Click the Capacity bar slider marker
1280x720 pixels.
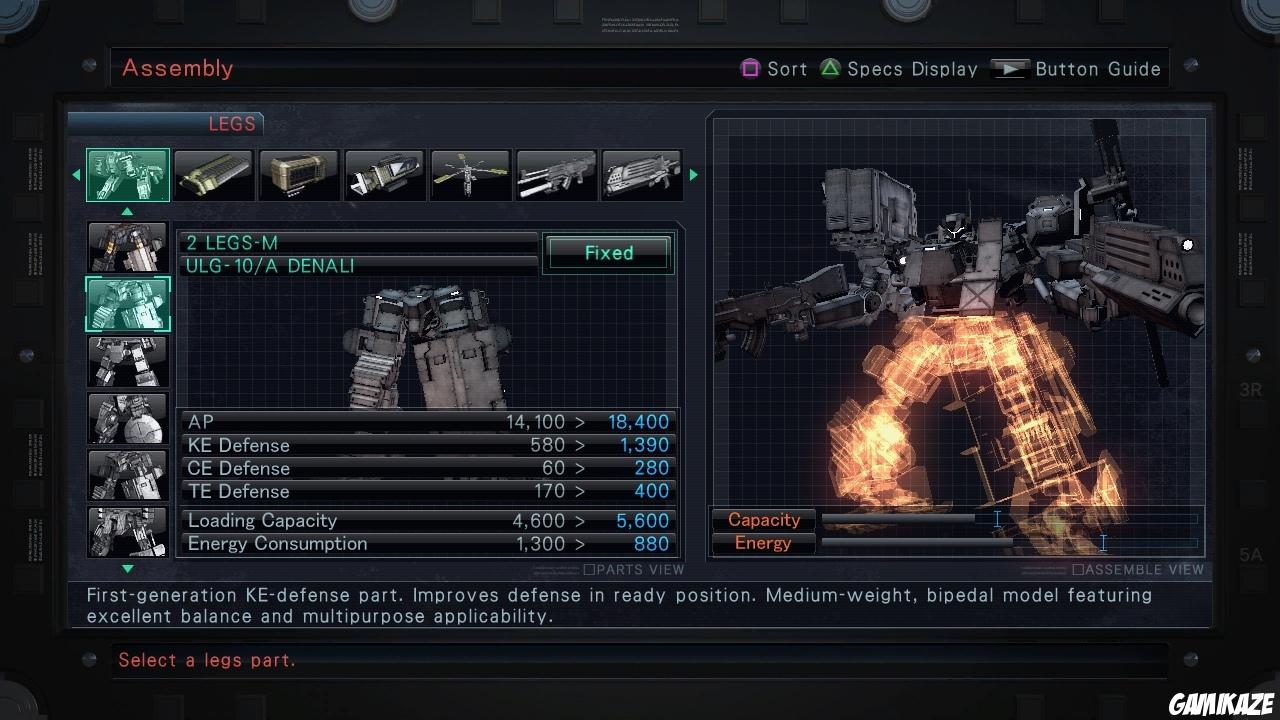click(x=996, y=519)
